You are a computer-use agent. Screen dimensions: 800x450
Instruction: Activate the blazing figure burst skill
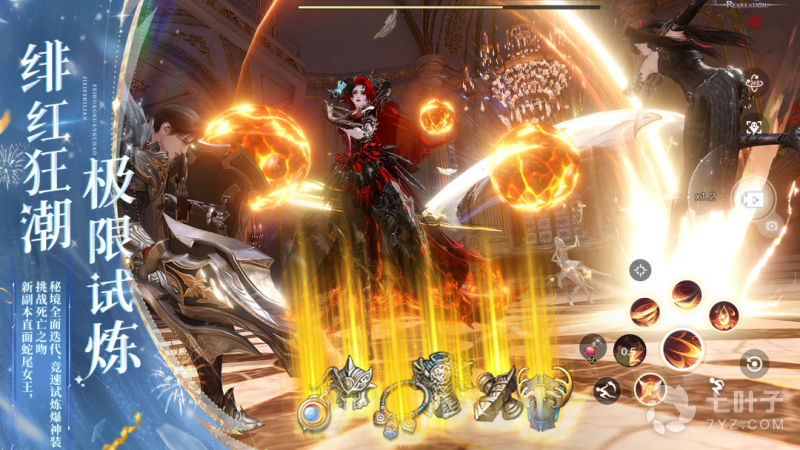pos(650,386)
